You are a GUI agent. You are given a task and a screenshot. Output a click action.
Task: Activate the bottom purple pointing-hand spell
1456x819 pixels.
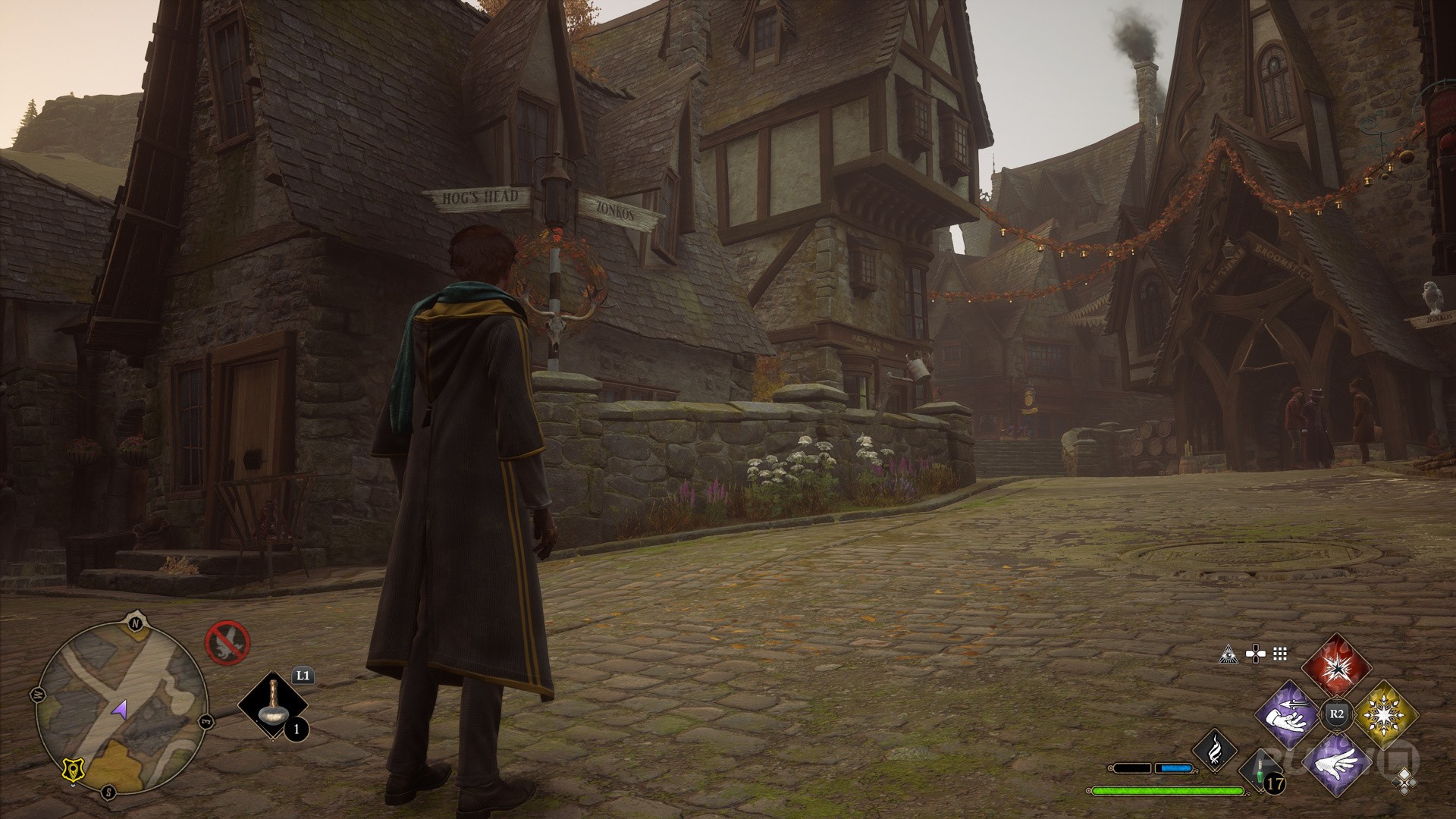click(1336, 761)
